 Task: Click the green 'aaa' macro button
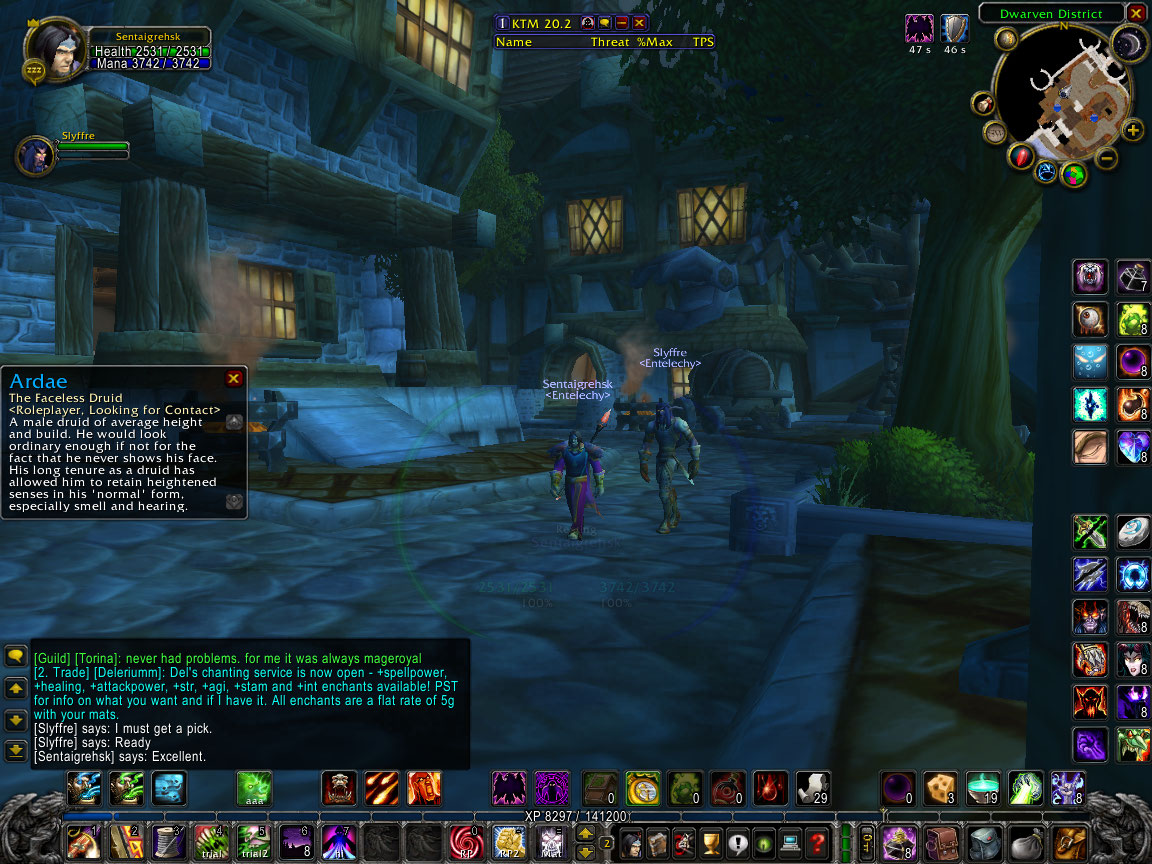(x=254, y=789)
